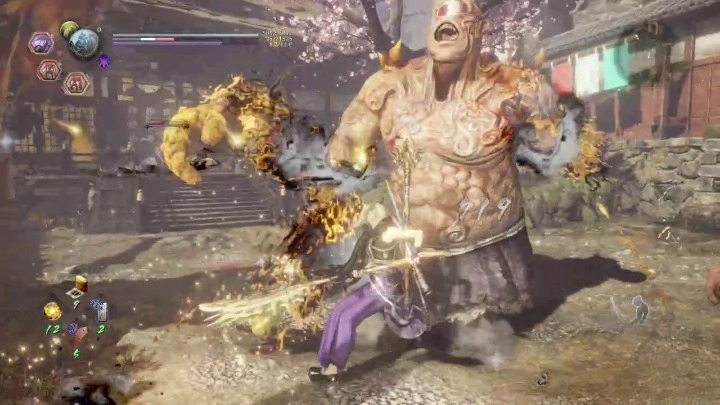Select the small purple flame icon
The width and height of the screenshot is (720, 405).
click(x=104, y=62)
